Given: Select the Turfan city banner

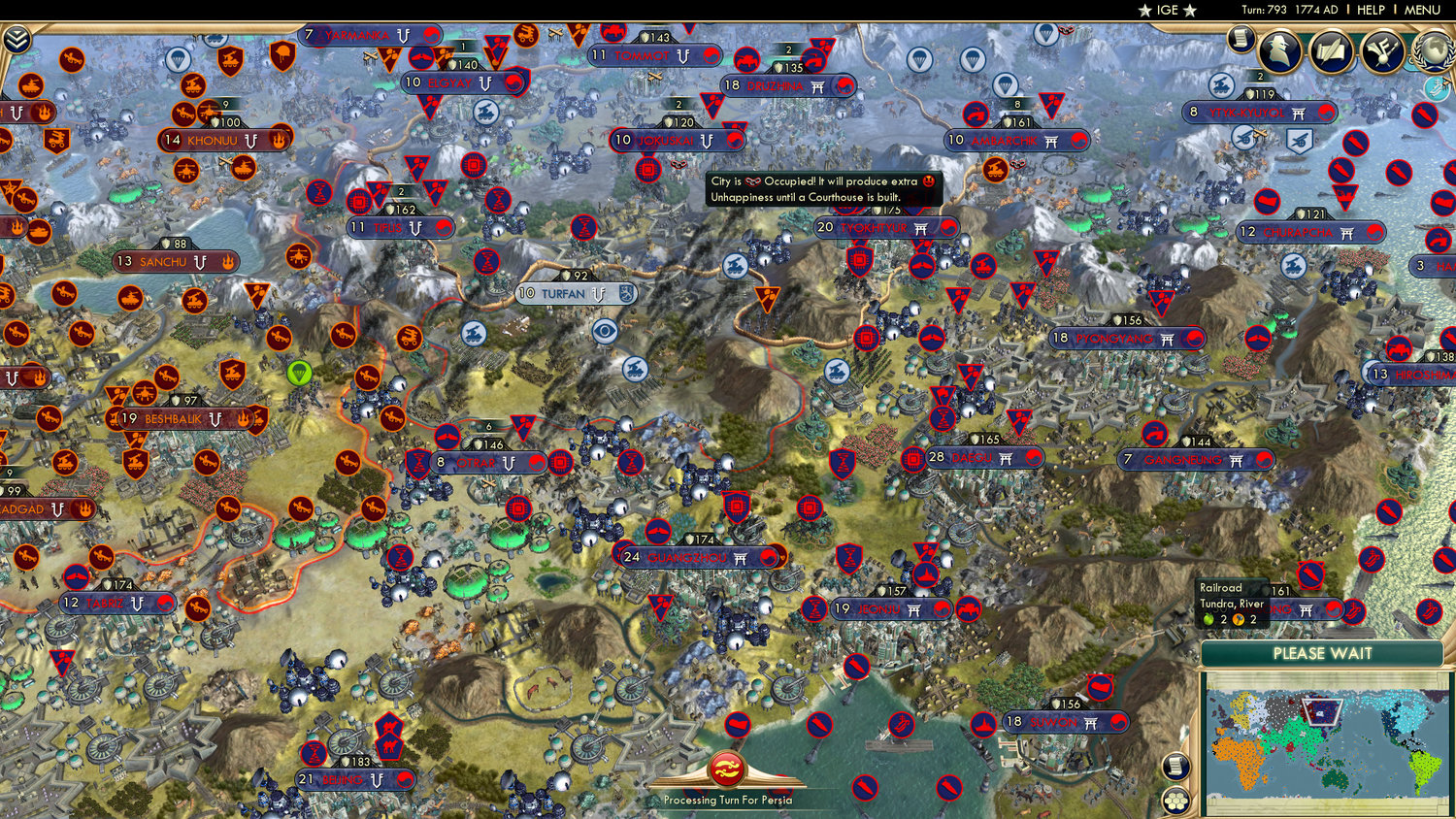Looking at the screenshot, I should [563, 293].
